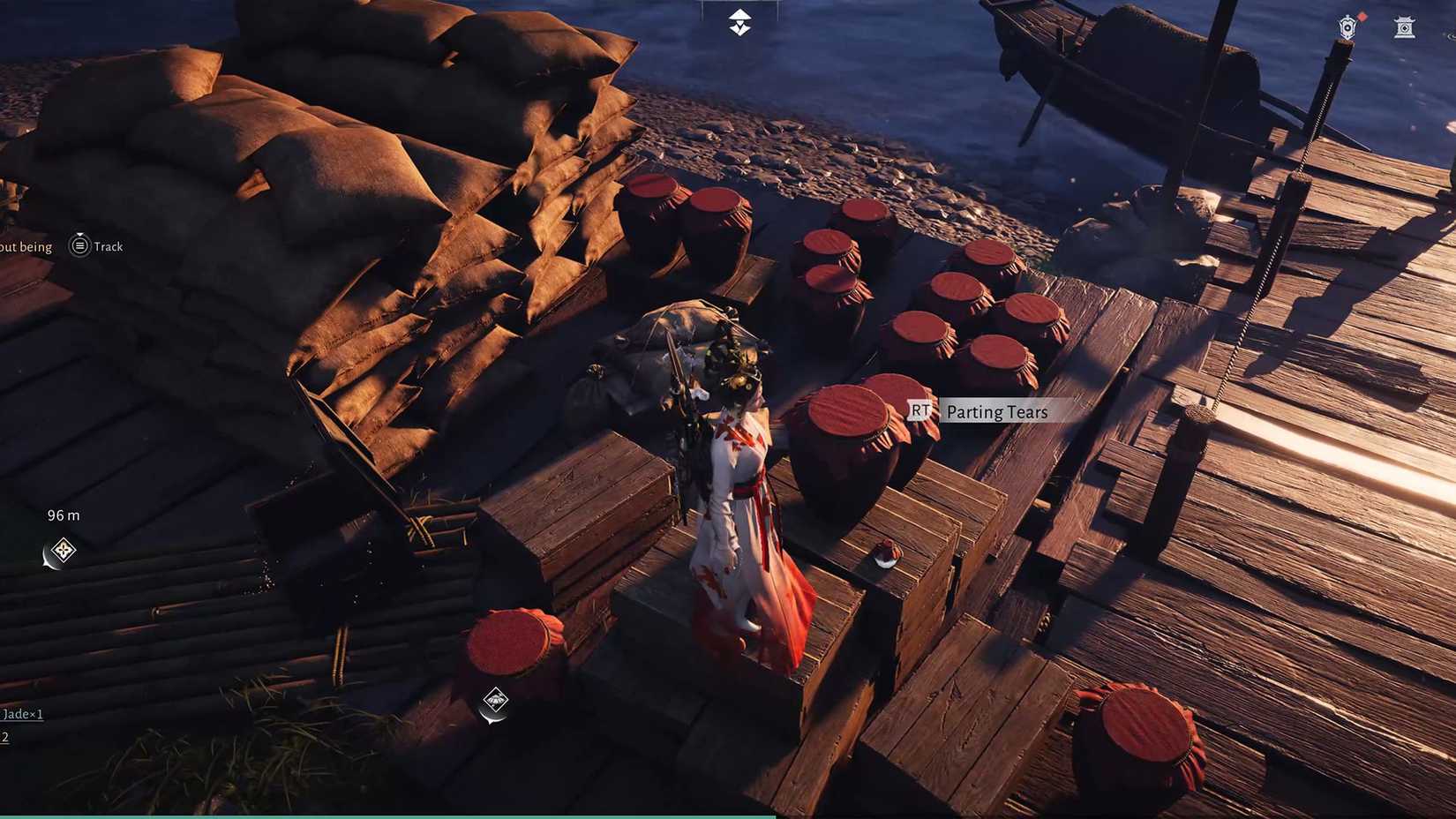Image resolution: width=1456 pixels, height=819 pixels.
Task: Click the compass indicator at top center
Action: (x=739, y=23)
